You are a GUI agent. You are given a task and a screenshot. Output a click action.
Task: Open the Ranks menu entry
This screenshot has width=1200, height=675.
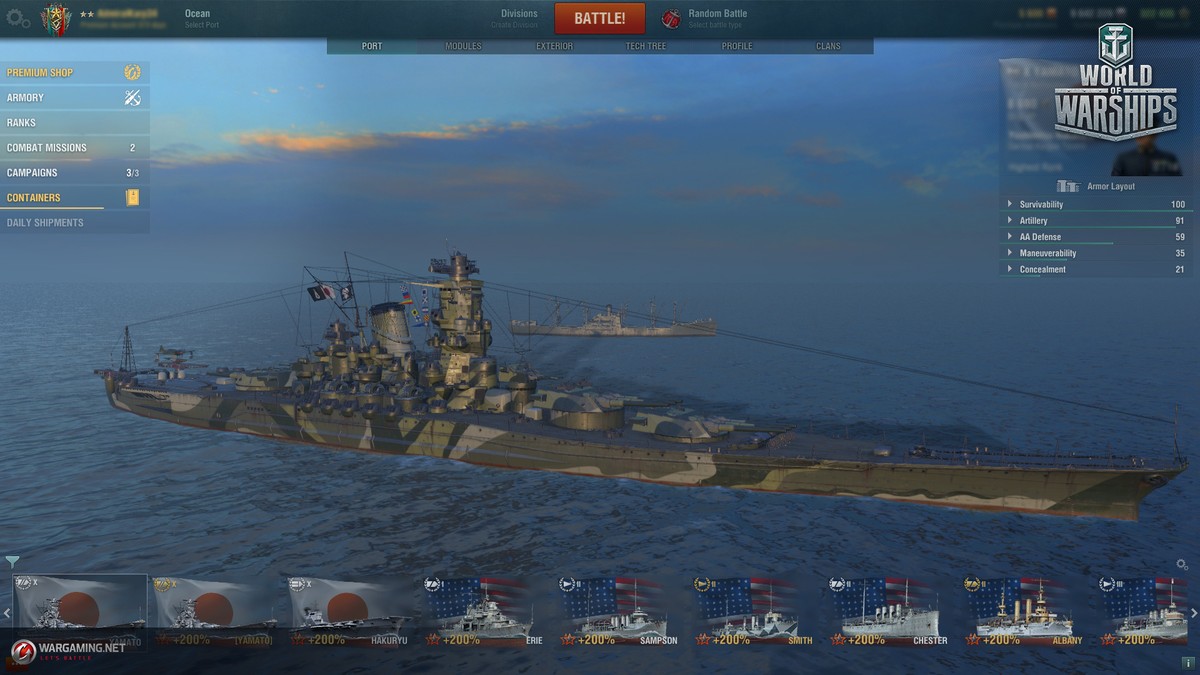(x=75, y=123)
